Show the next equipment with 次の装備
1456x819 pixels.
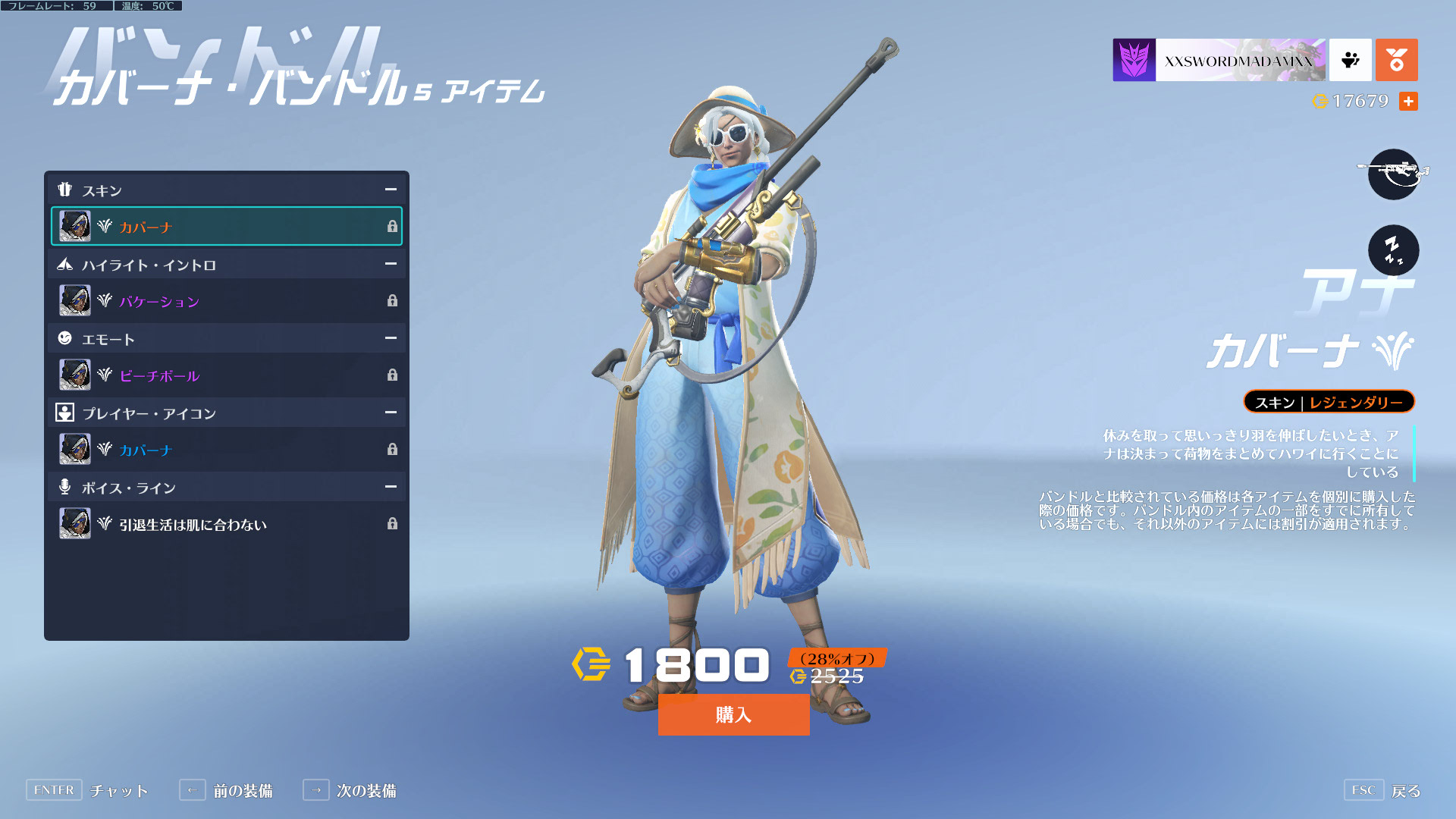[x=350, y=790]
